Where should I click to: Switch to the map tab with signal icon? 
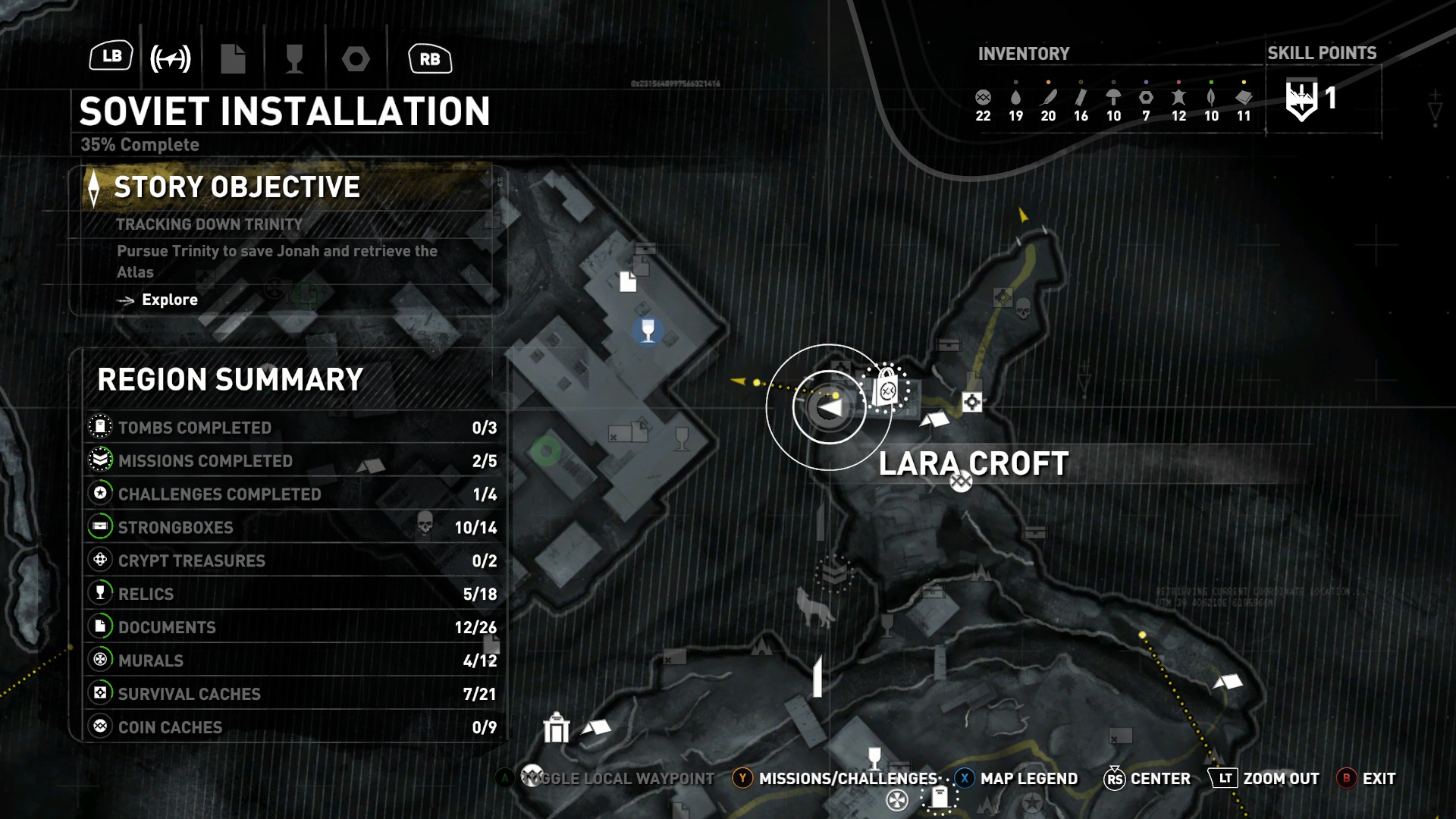click(171, 58)
